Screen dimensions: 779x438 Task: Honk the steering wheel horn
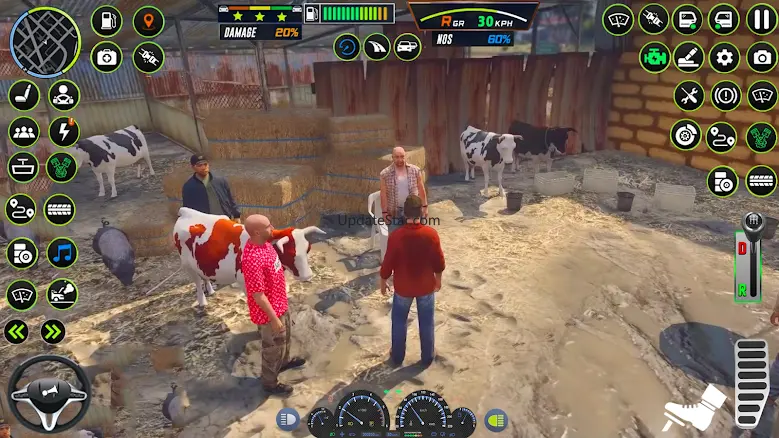click(x=48, y=393)
